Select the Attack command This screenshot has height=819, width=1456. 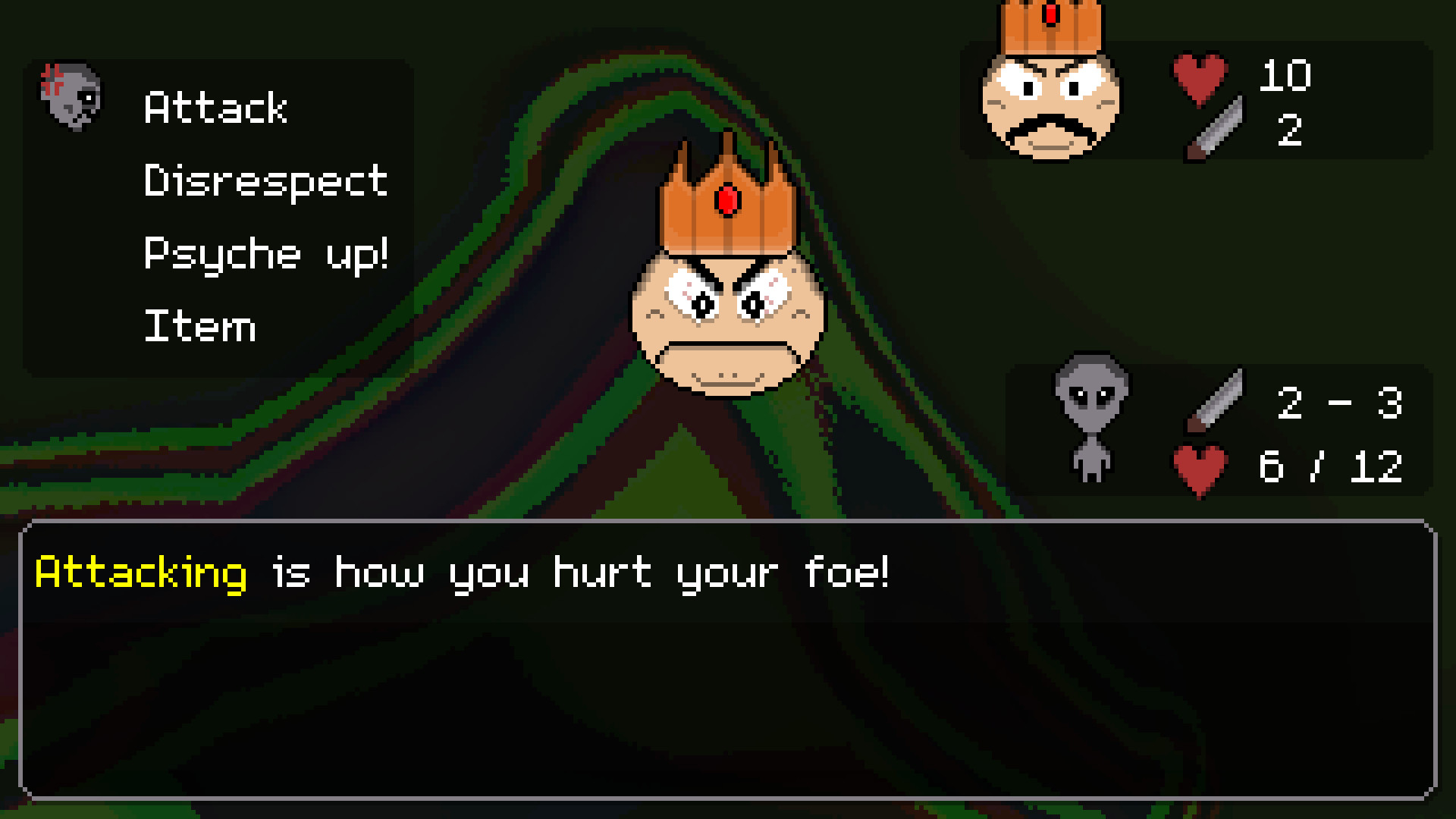215,108
